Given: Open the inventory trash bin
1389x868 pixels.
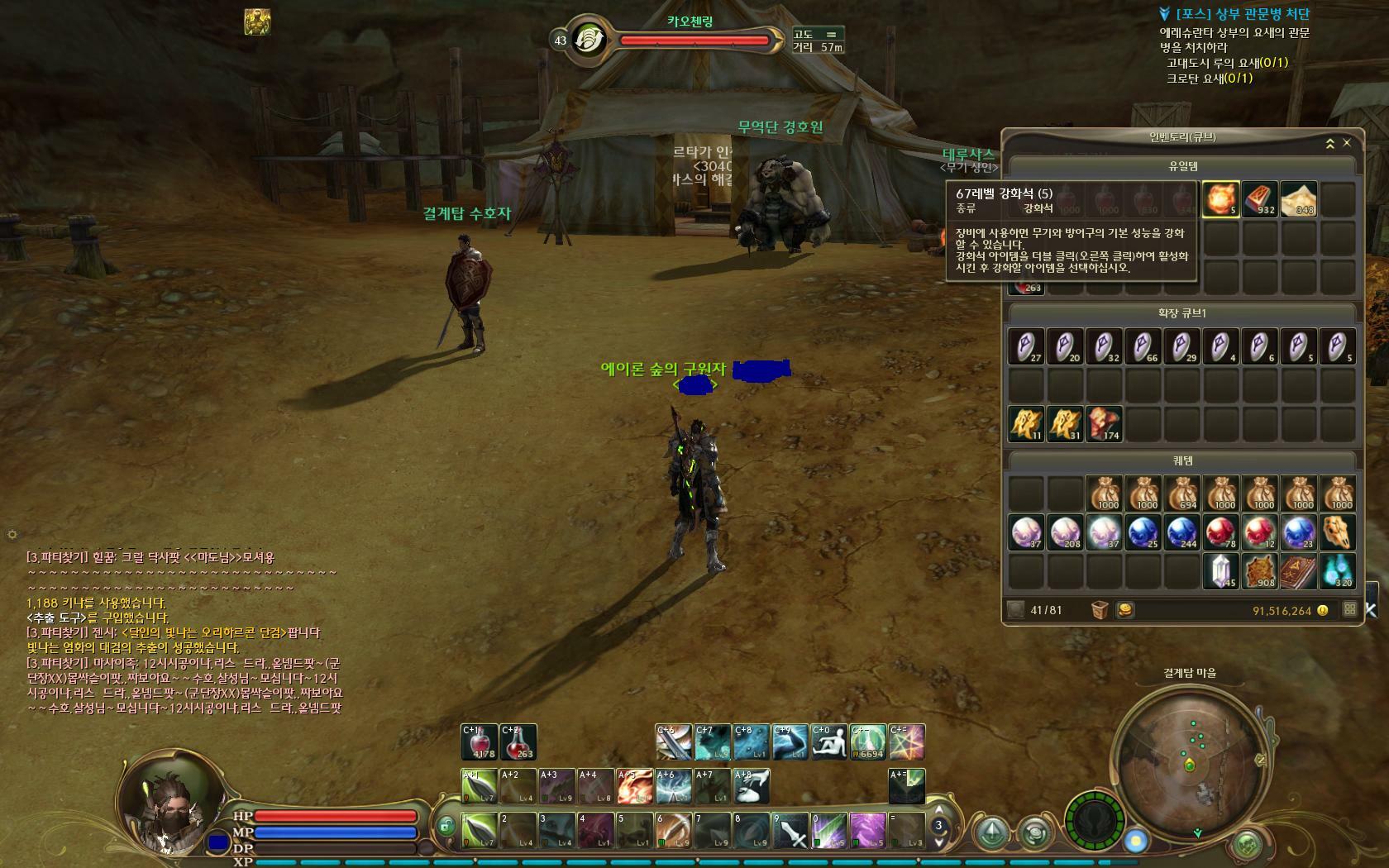Looking at the screenshot, I should tap(1100, 610).
